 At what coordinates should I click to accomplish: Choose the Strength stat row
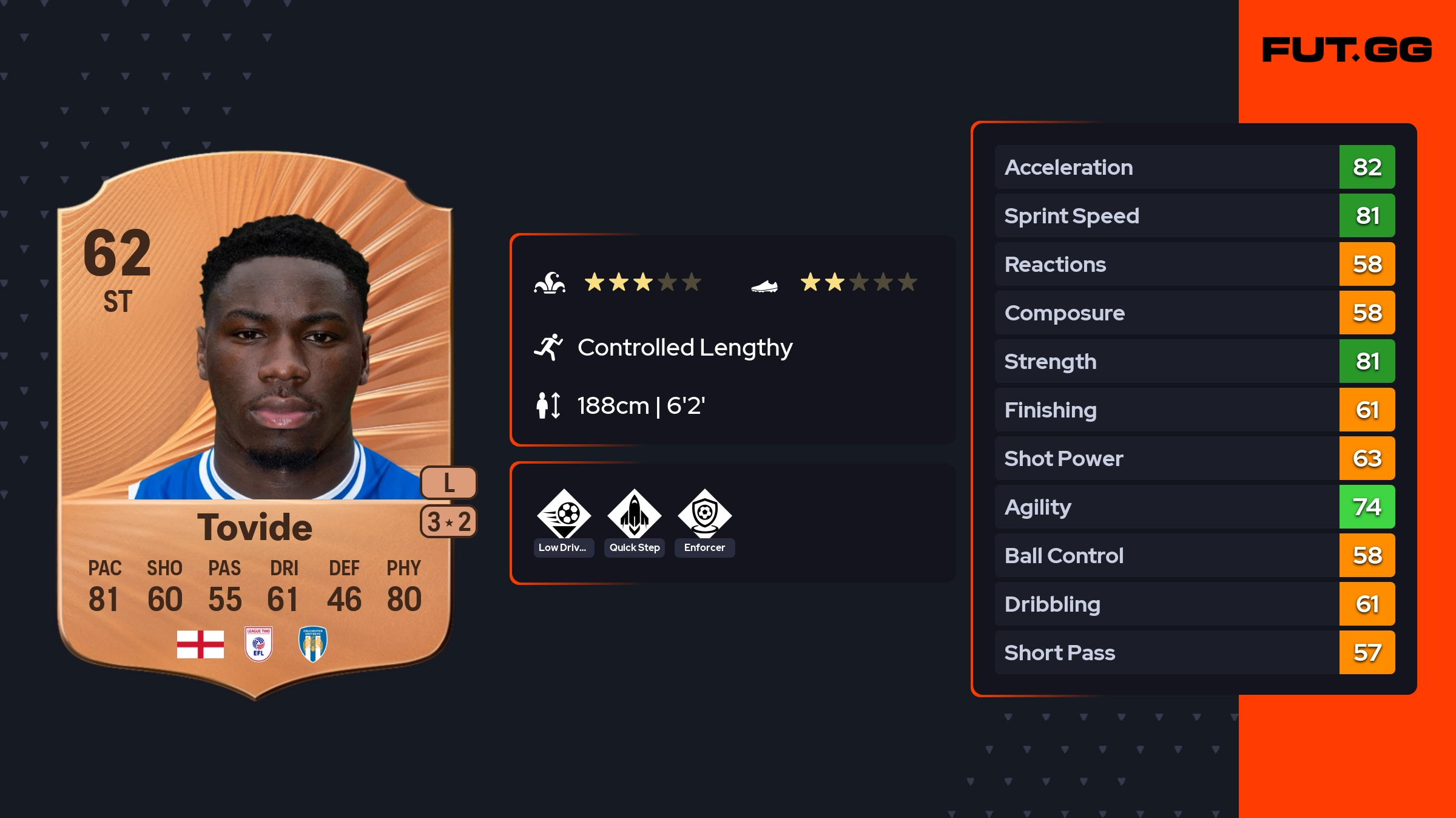tap(1194, 361)
